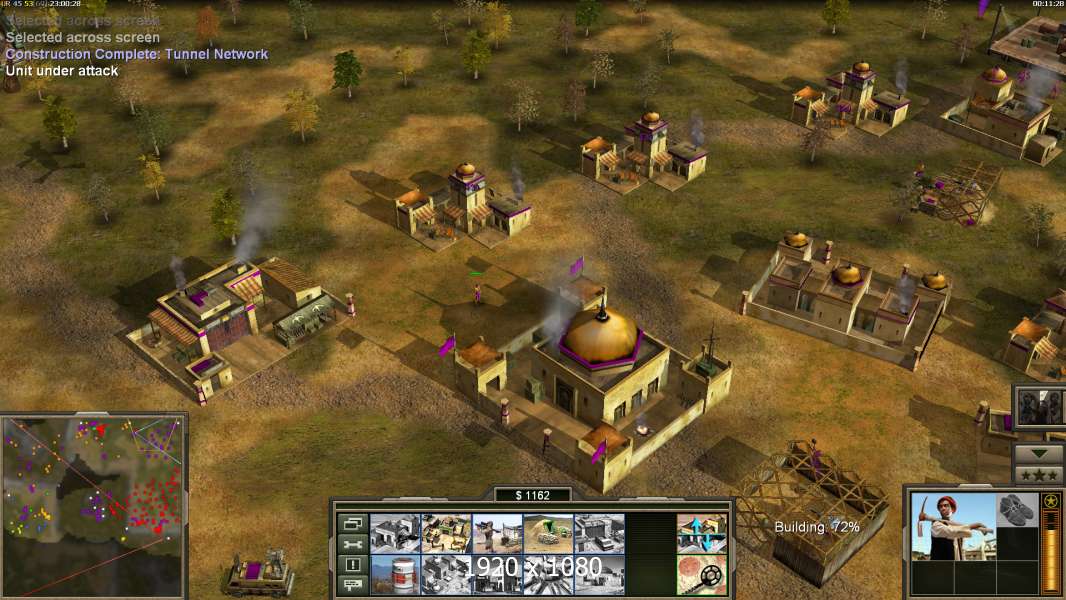Build a Tunnel Network sandbag icon
The image size is (1066, 600).
548,533
